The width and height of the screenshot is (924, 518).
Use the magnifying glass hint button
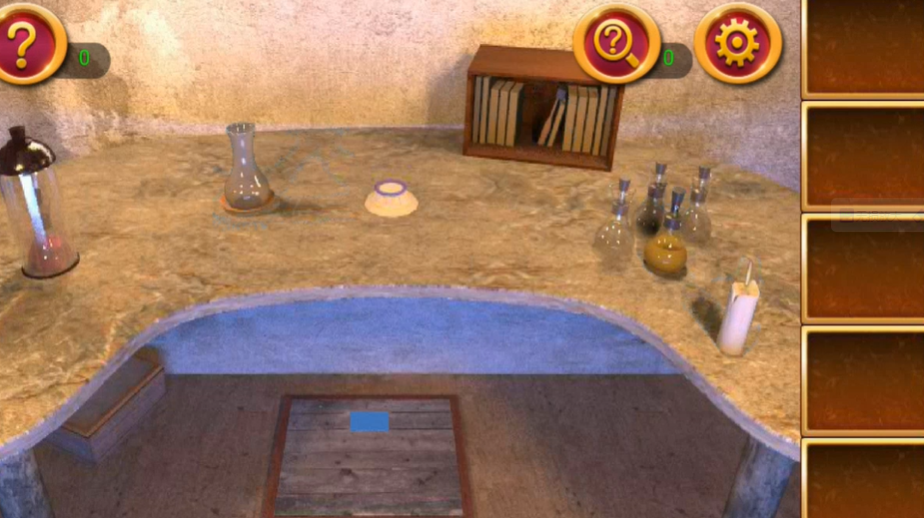(615, 44)
